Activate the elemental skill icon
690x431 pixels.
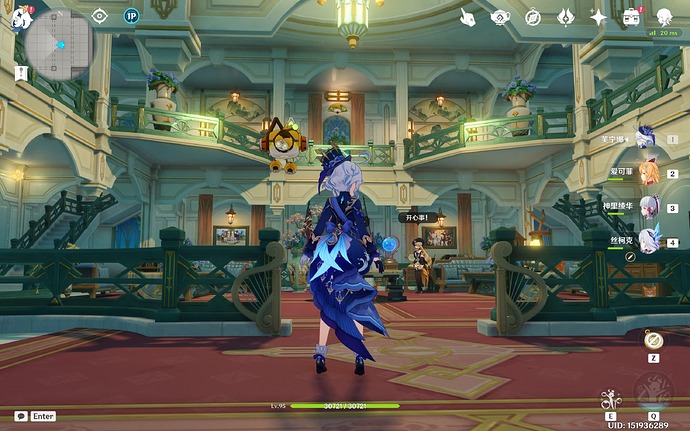point(610,400)
